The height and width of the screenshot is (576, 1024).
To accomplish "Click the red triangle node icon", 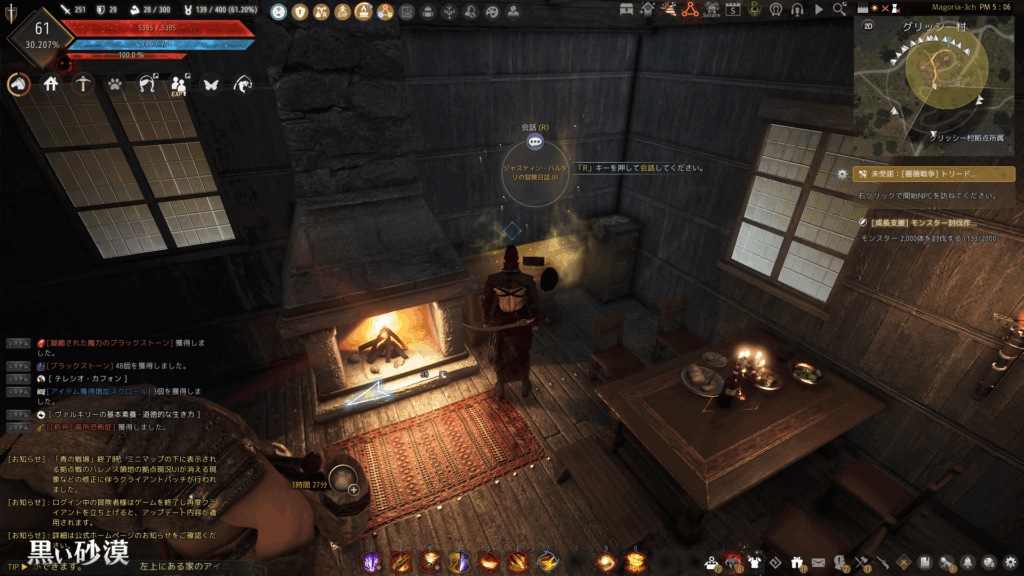I will pyautogui.click(x=689, y=10).
